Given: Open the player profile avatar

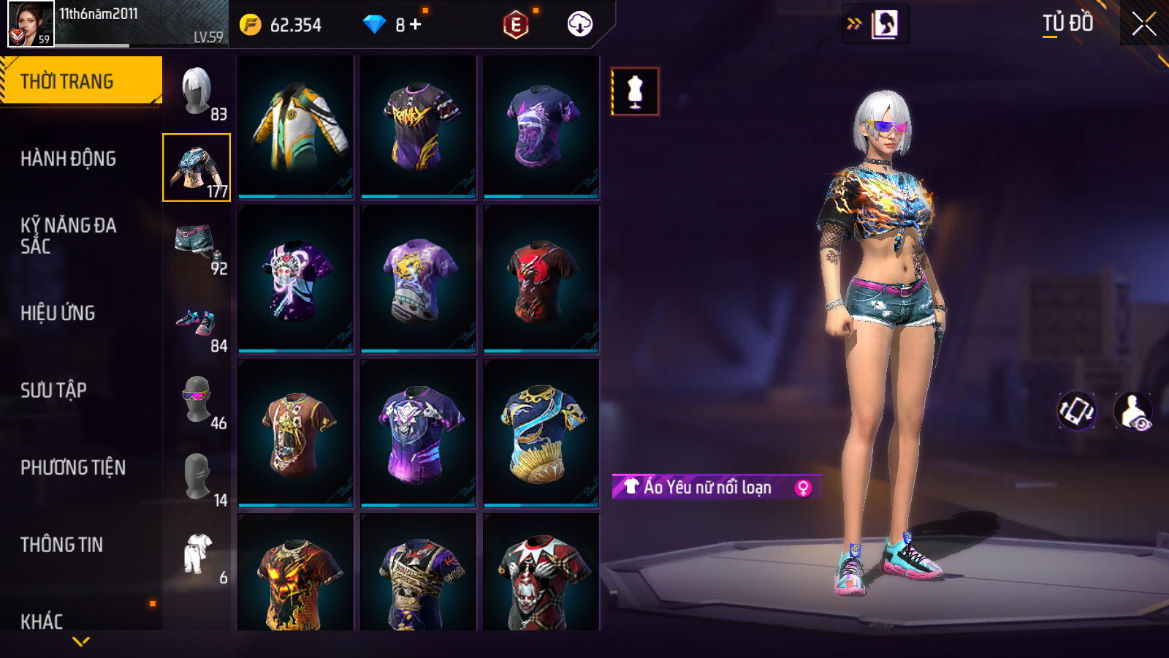Looking at the screenshot, I should tap(30, 24).
